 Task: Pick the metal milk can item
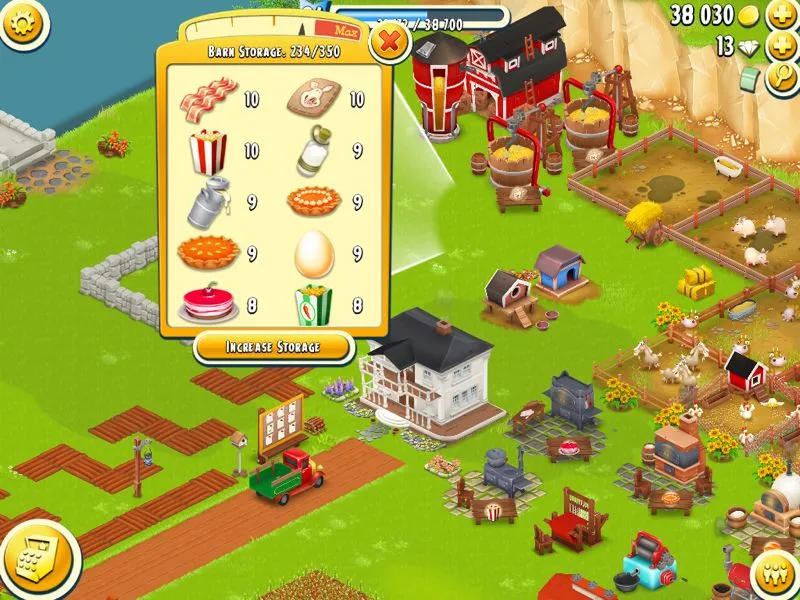(208, 202)
